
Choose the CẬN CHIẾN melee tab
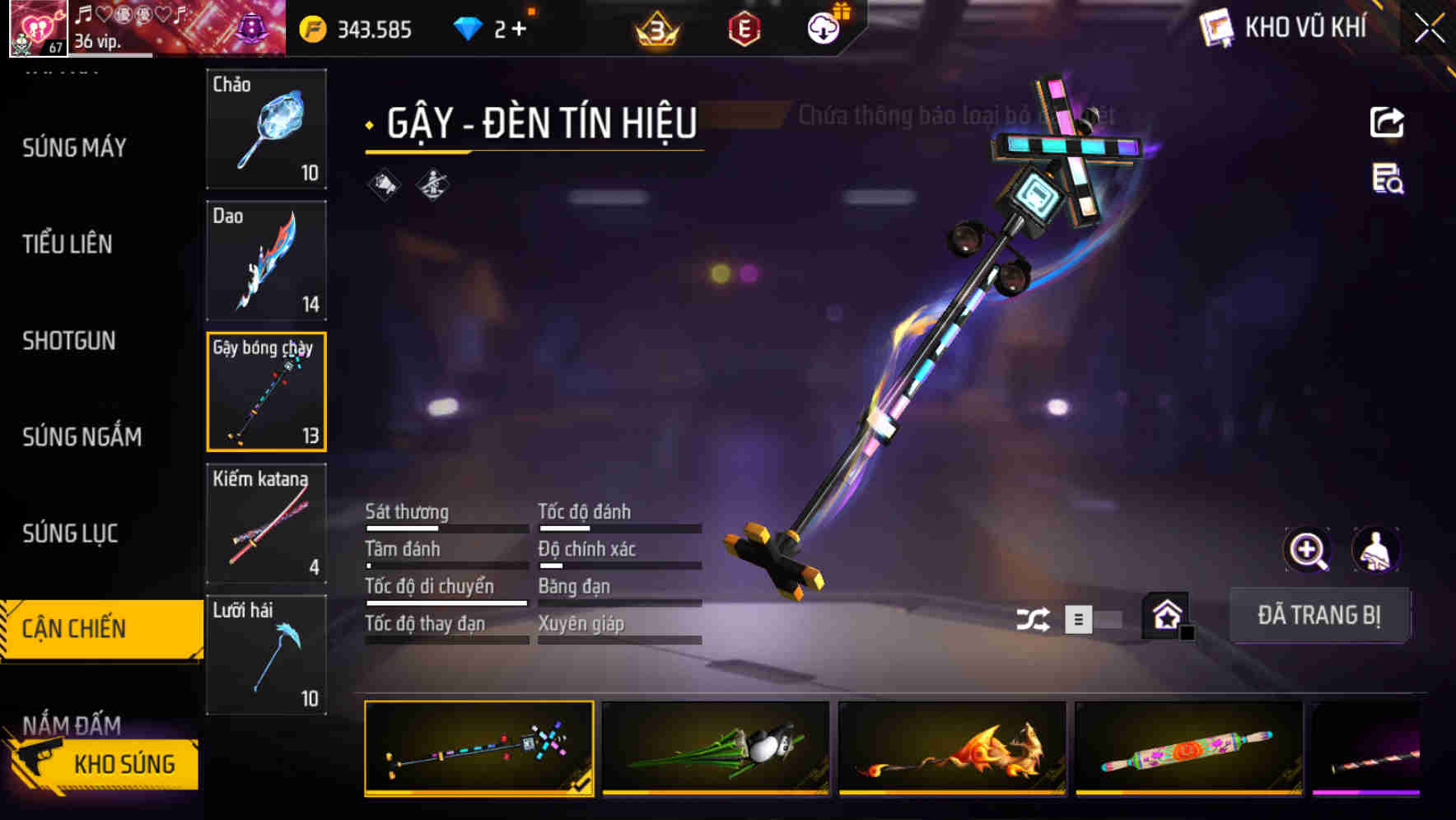[x=74, y=629]
